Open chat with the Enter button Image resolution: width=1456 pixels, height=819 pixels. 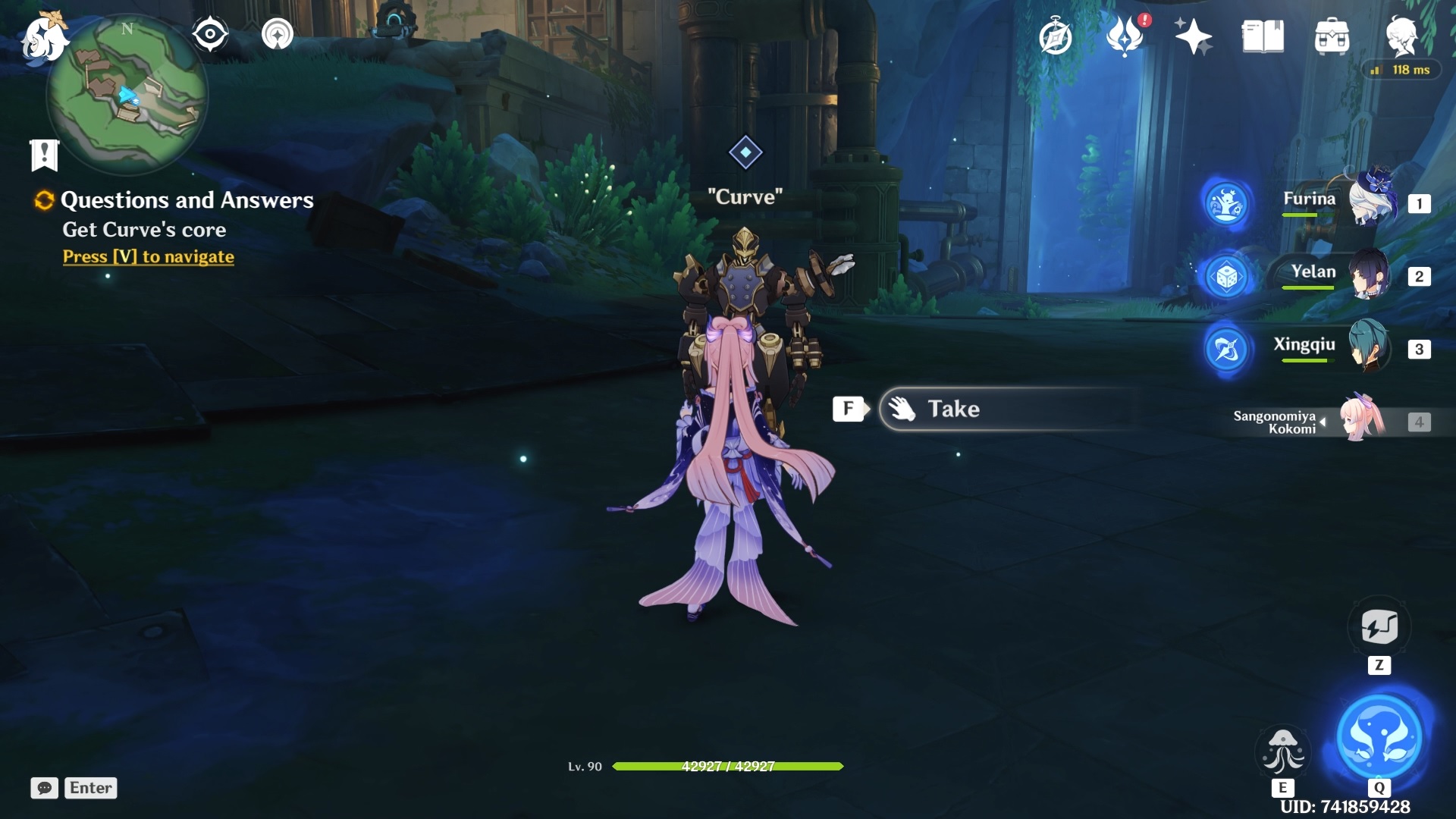tap(89, 788)
